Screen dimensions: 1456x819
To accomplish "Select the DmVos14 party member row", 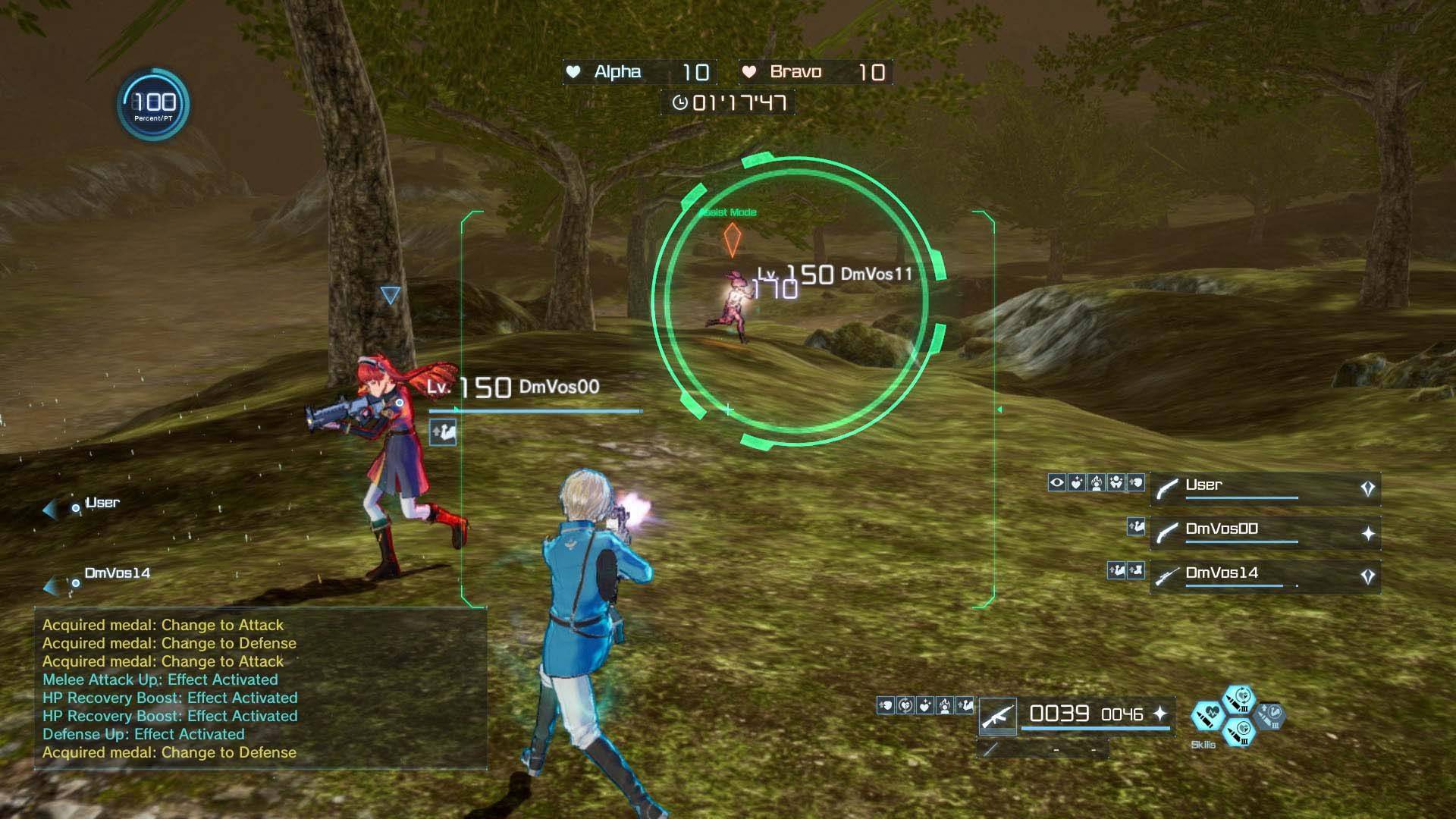I will pos(1264,576).
